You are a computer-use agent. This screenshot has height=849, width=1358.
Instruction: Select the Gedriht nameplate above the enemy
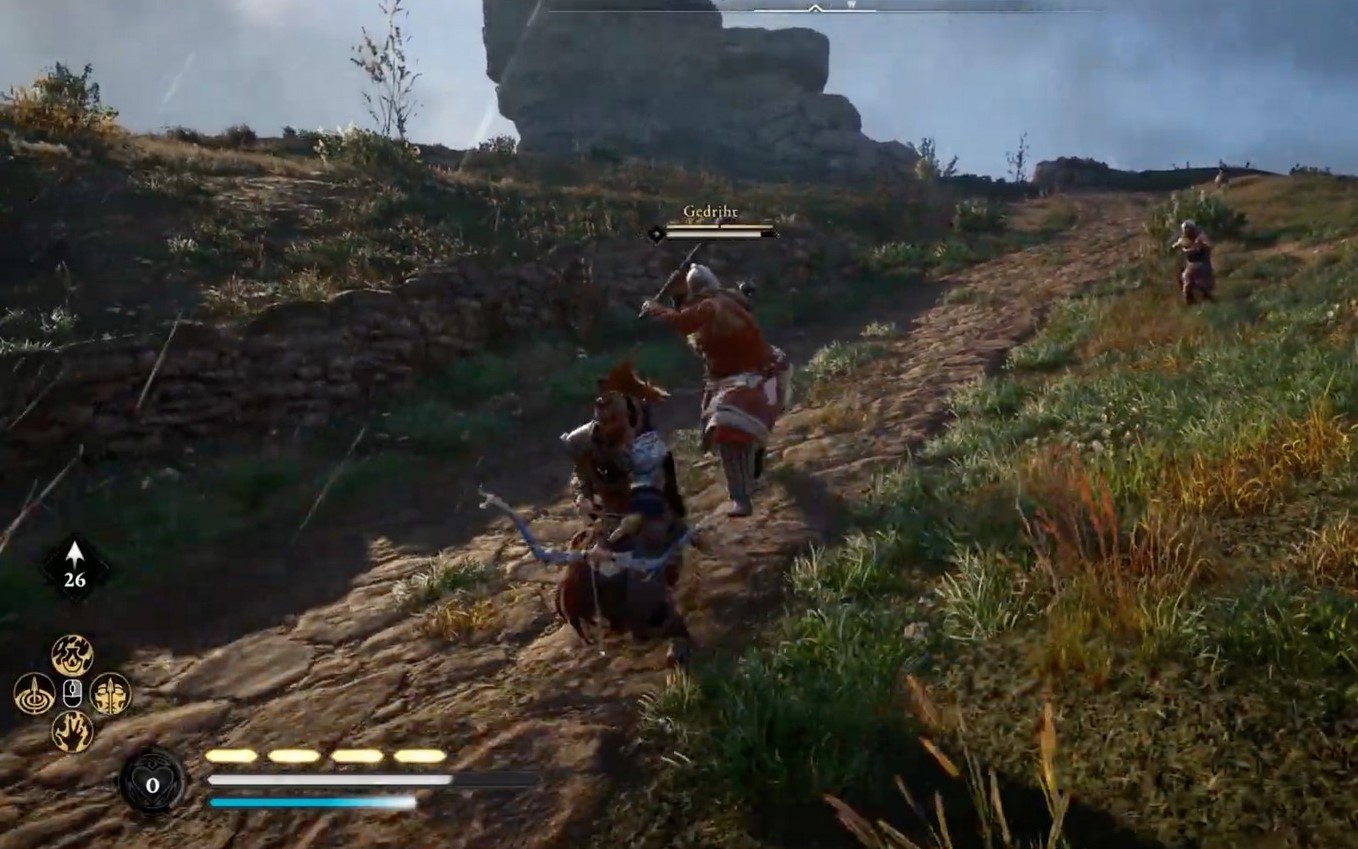[x=711, y=212]
